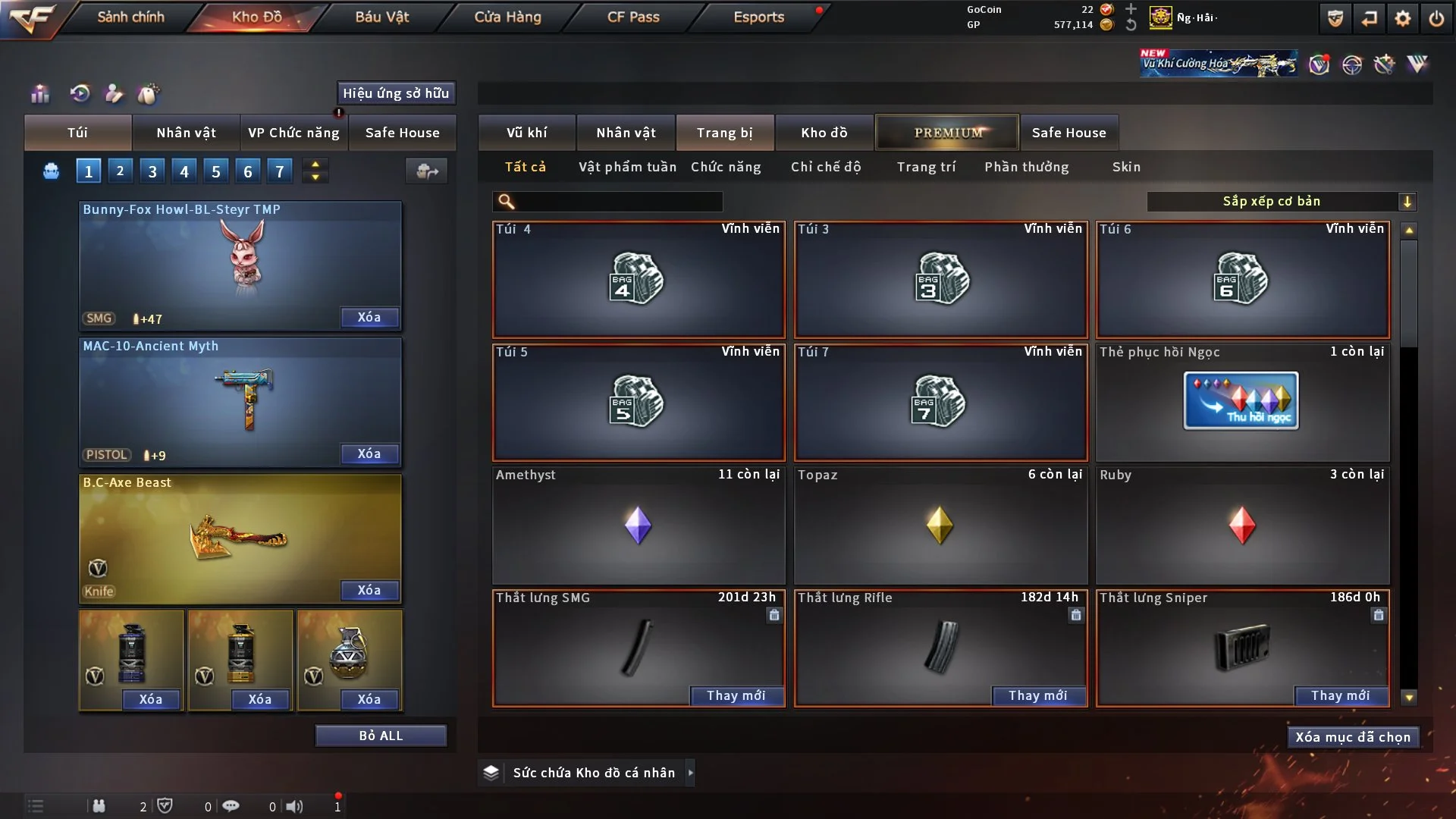Select the Túi 4 bag item

pyautogui.click(x=638, y=279)
